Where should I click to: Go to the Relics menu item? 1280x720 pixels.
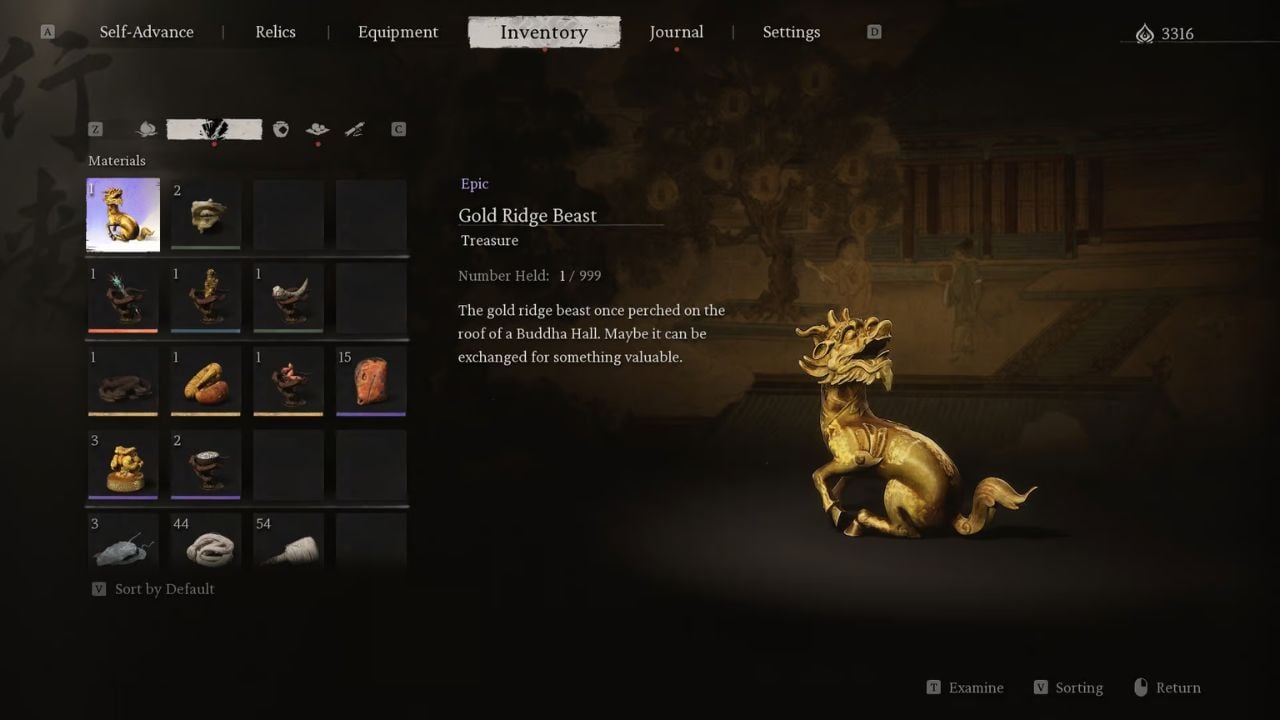(x=274, y=31)
